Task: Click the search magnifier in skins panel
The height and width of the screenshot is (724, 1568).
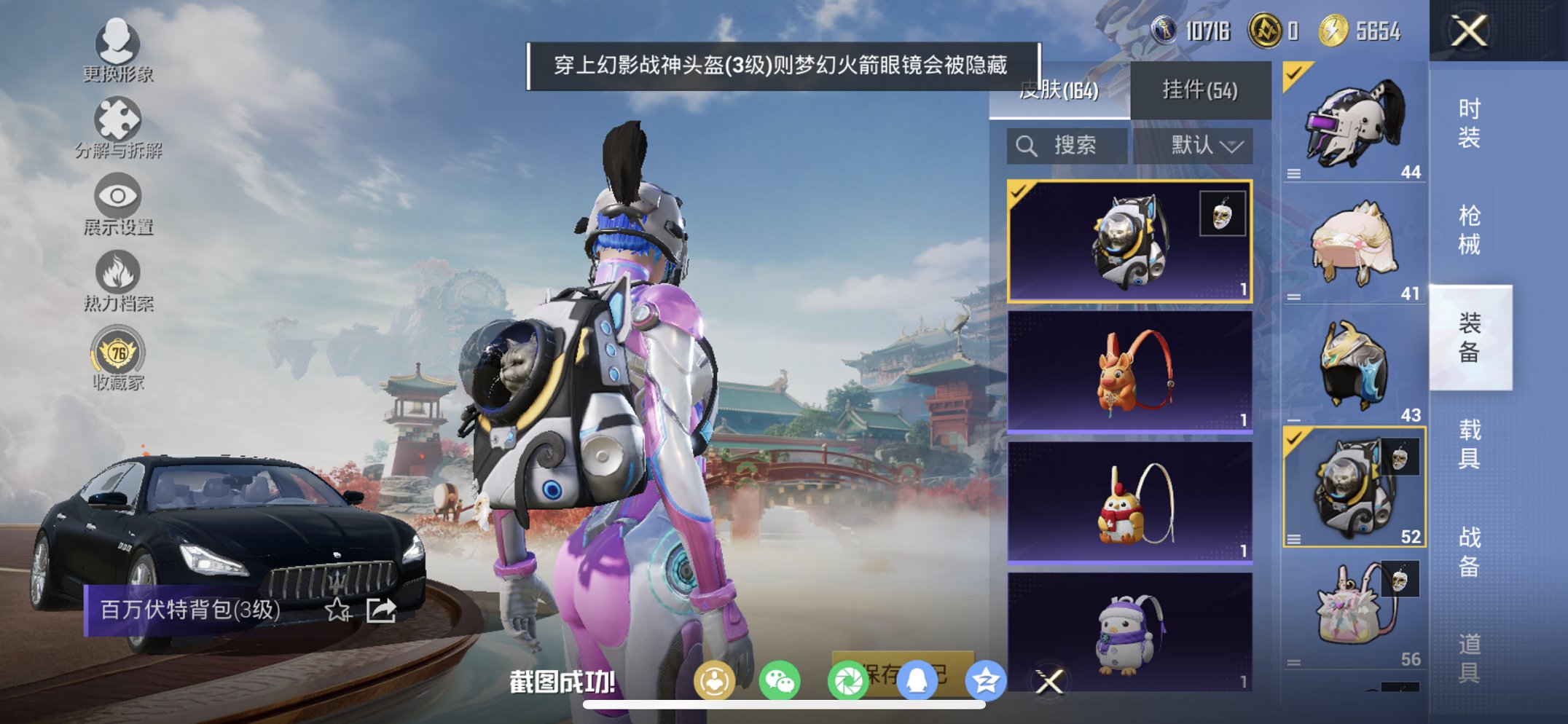Action: [x=1027, y=145]
